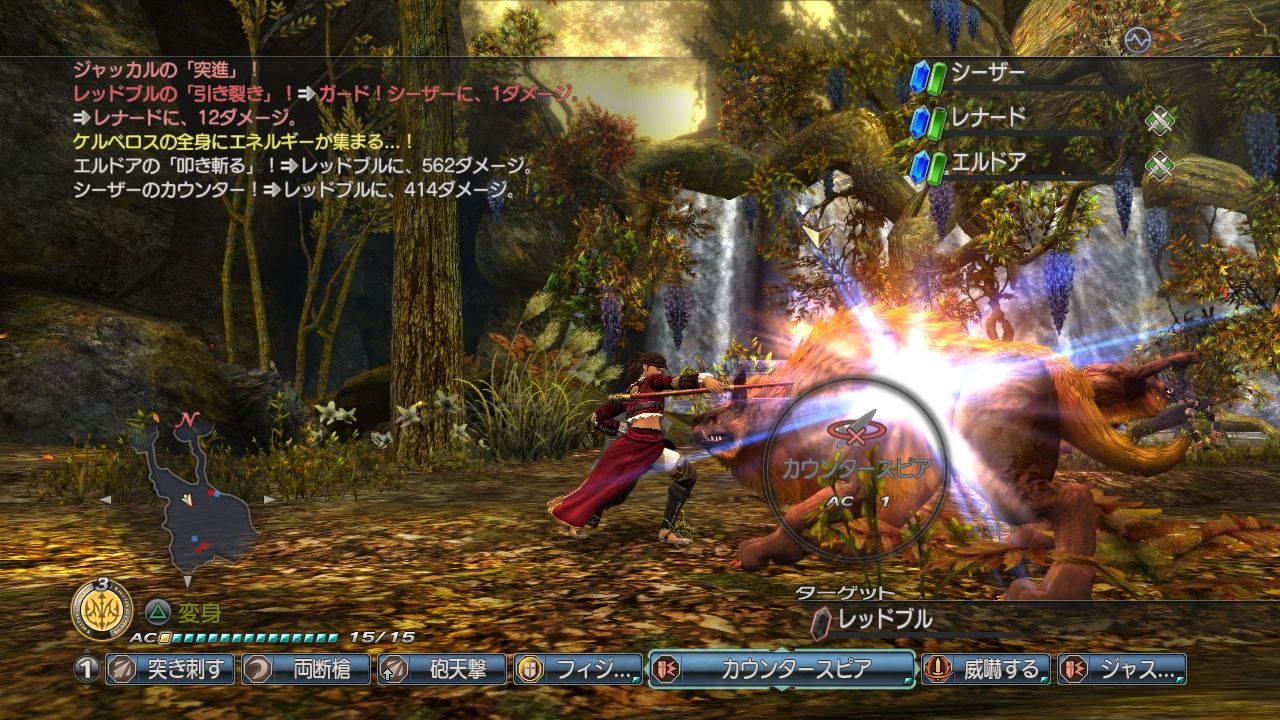Select the フィジ… skill slot
The image size is (1280, 720).
pyautogui.click(x=578, y=669)
